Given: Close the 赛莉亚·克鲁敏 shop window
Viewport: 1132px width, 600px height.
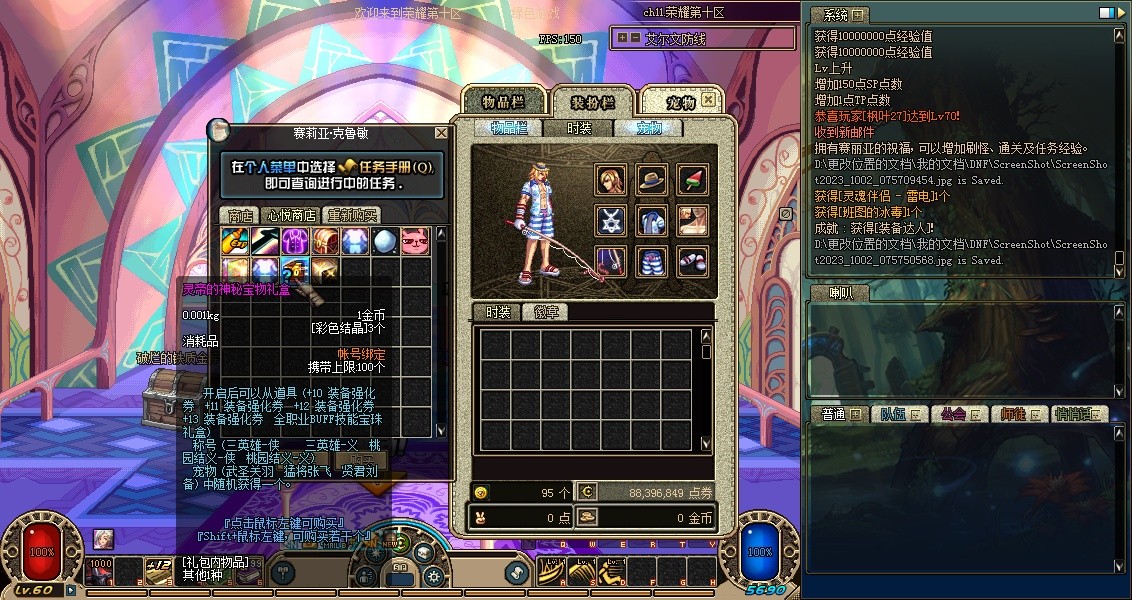Looking at the screenshot, I should (441, 133).
